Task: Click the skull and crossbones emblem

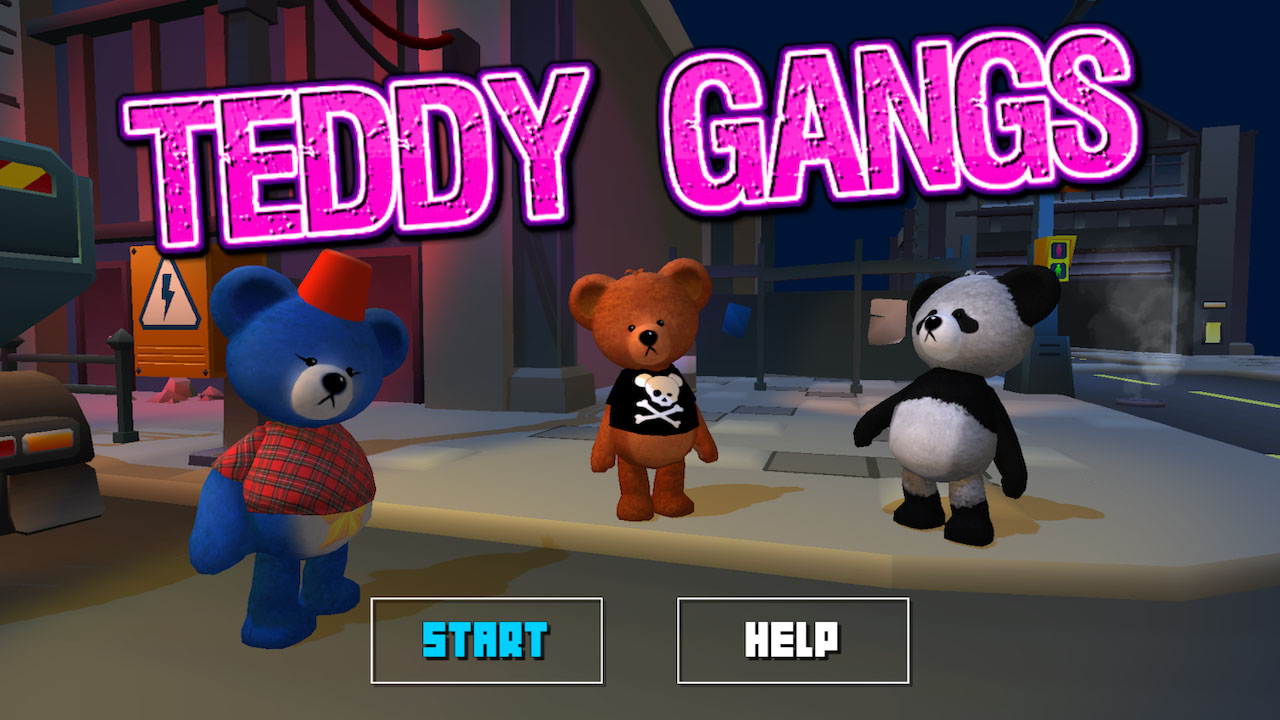Action: coord(660,400)
